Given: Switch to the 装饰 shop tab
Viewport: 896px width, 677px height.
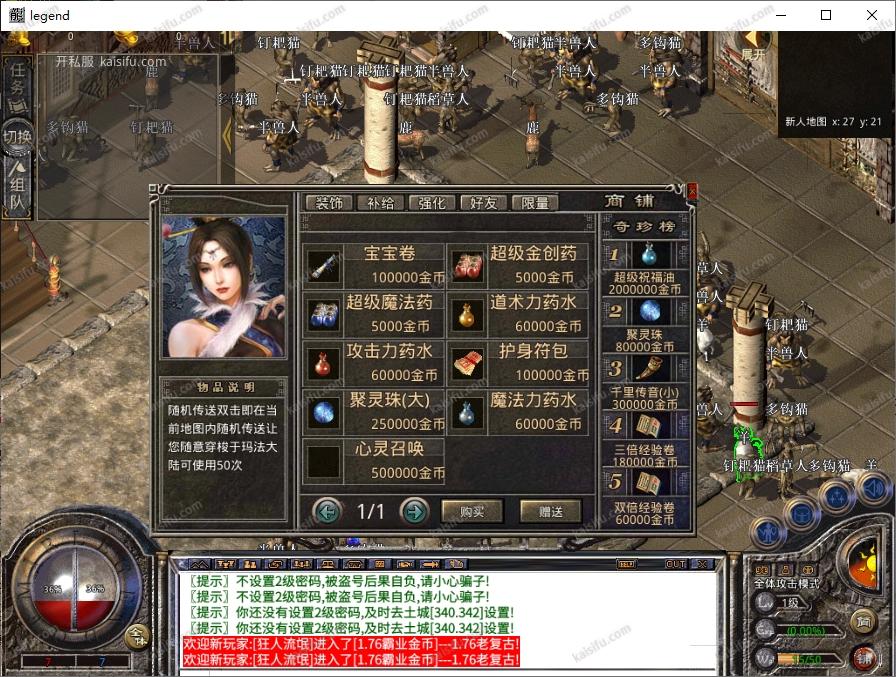Looking at the screenshot, I should tap(329, 202).
